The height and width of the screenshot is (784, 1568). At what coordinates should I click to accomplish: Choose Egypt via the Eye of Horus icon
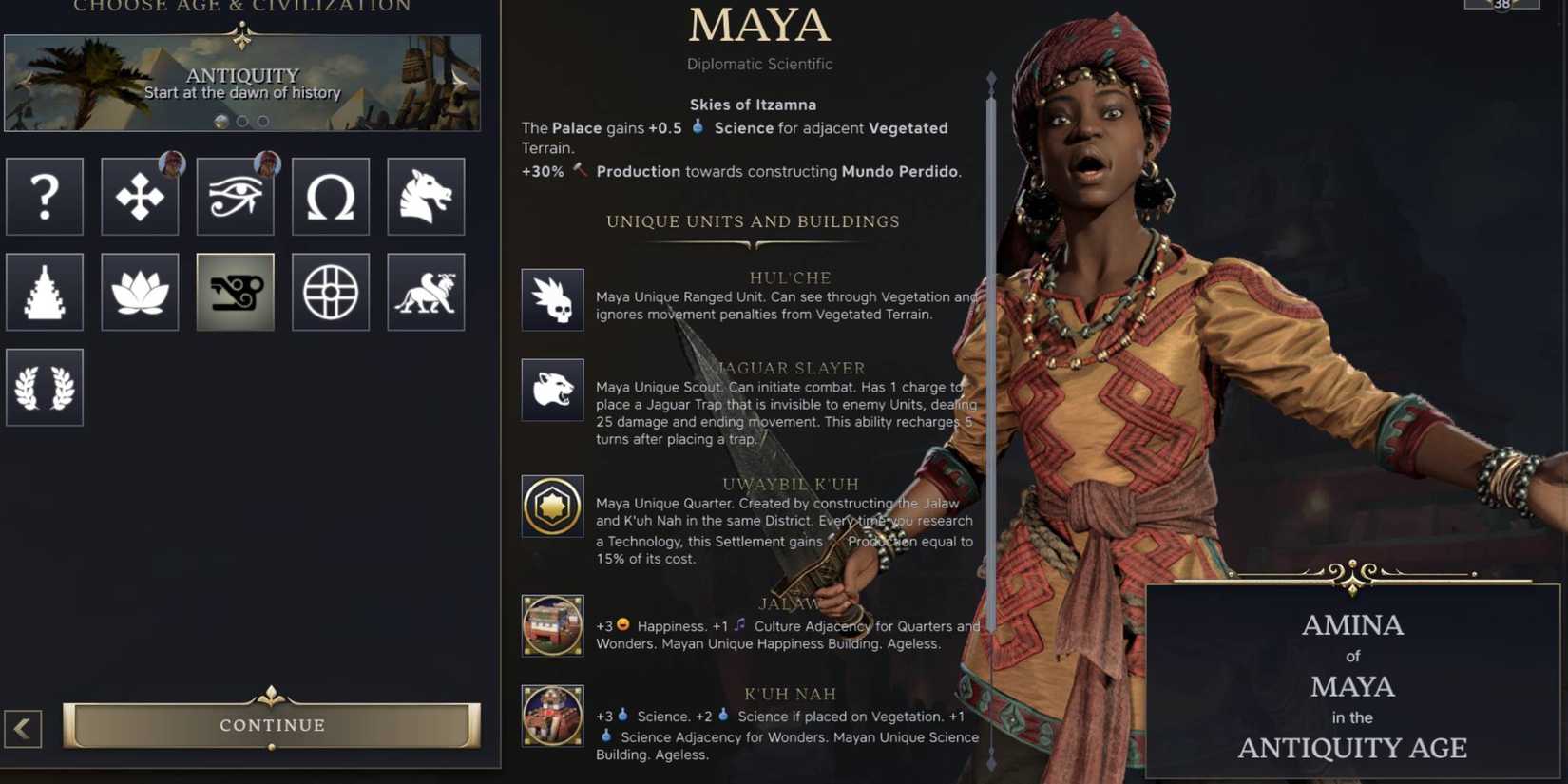point(235,197)
